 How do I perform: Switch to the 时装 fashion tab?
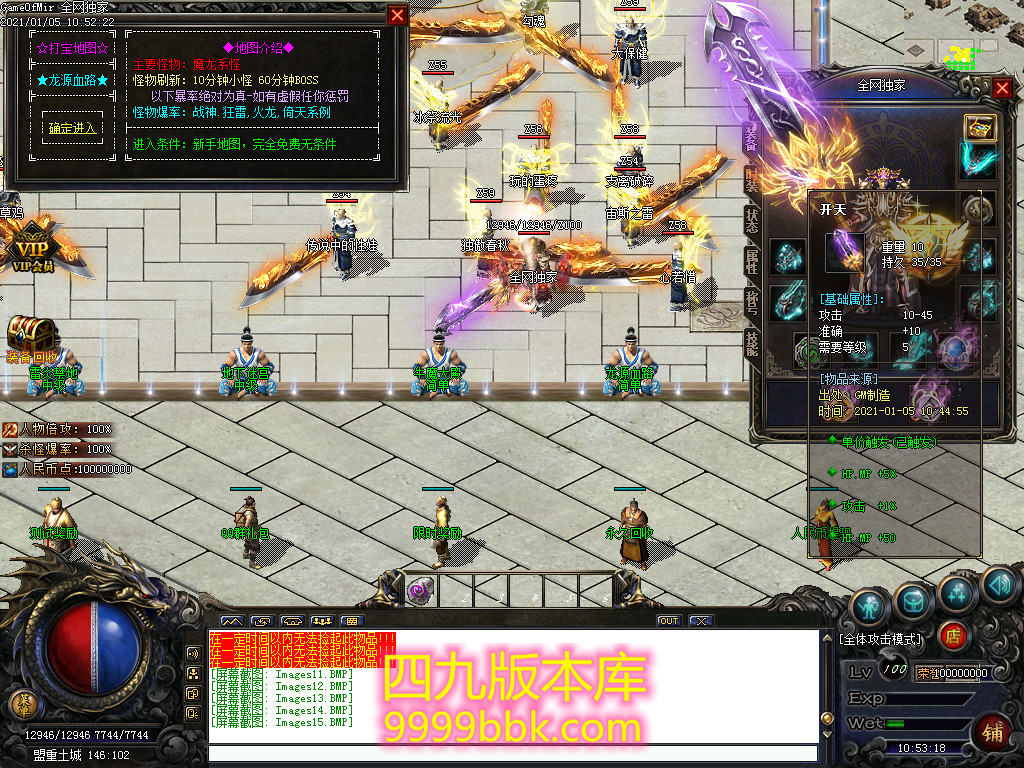pyautogui.click(x=752, y=181)
